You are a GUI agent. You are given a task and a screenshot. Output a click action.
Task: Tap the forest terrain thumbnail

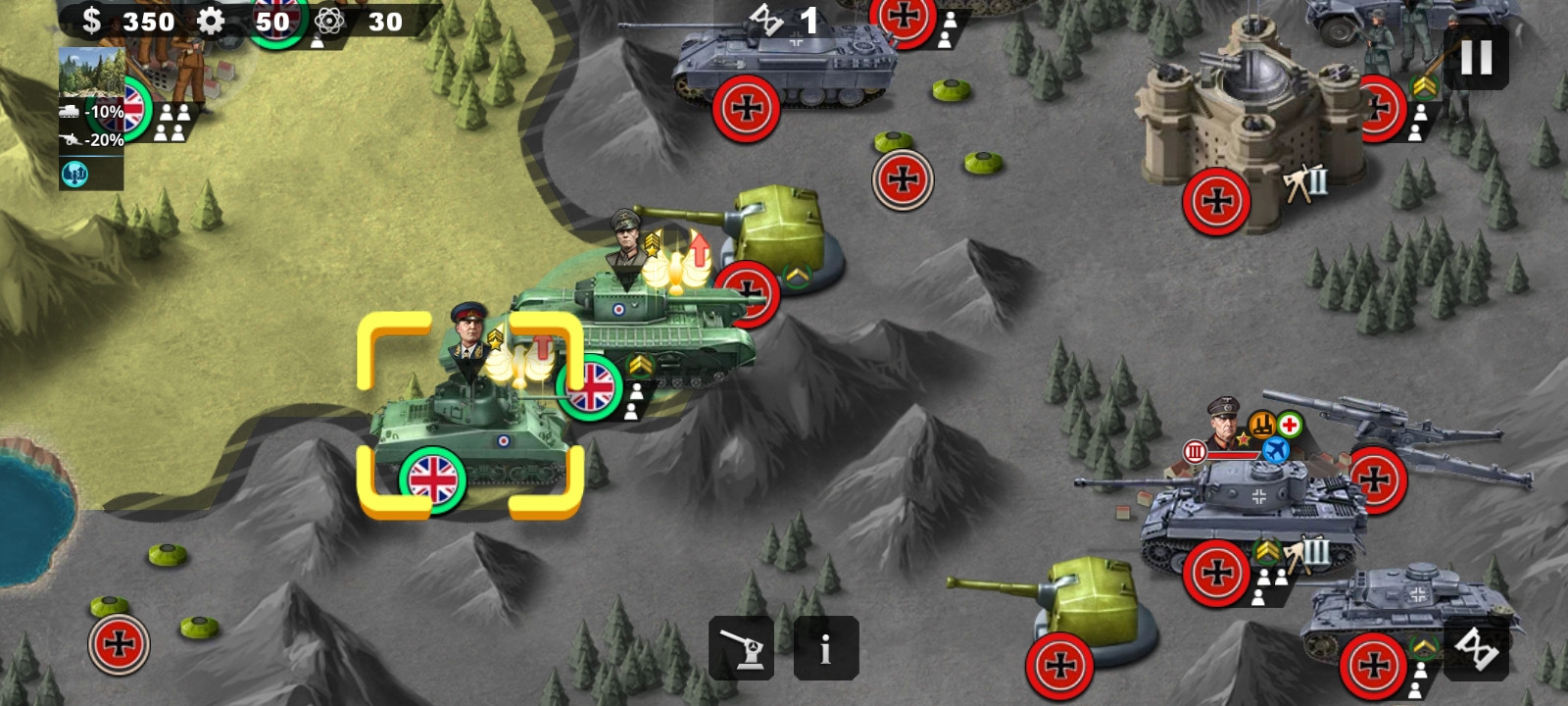coord(91,73)
